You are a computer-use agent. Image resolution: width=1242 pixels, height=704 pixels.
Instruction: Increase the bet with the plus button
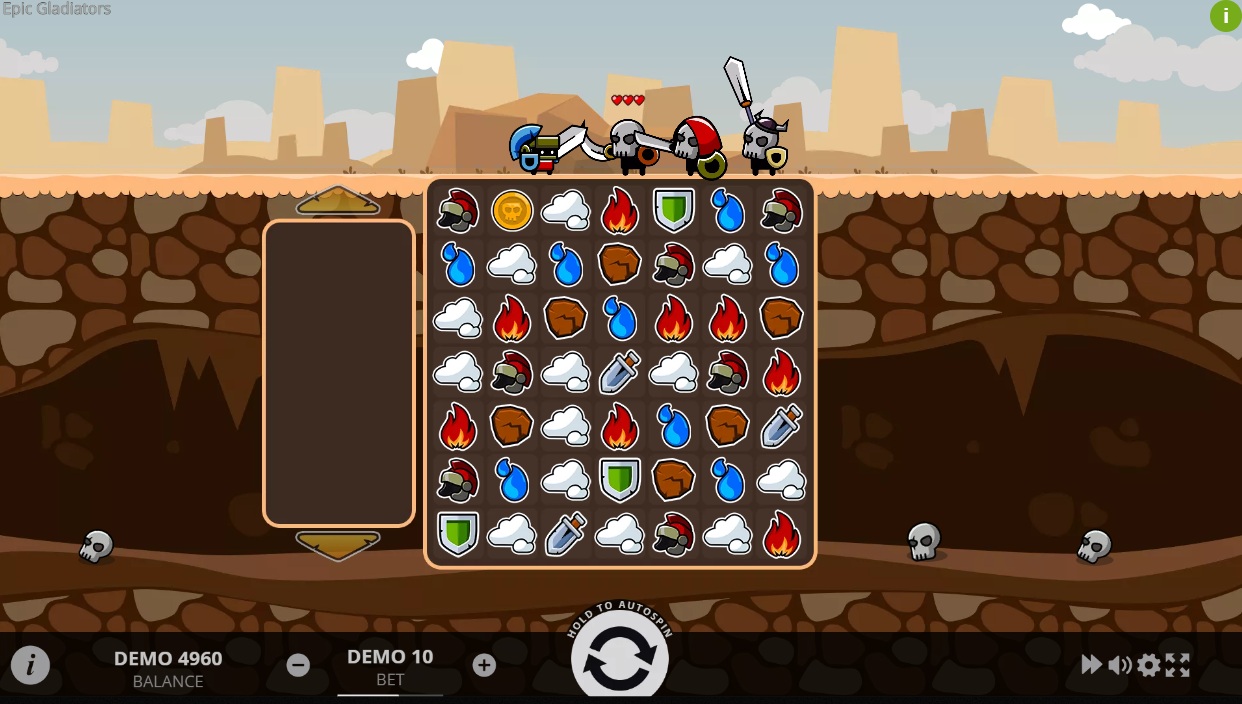[484, 665]
